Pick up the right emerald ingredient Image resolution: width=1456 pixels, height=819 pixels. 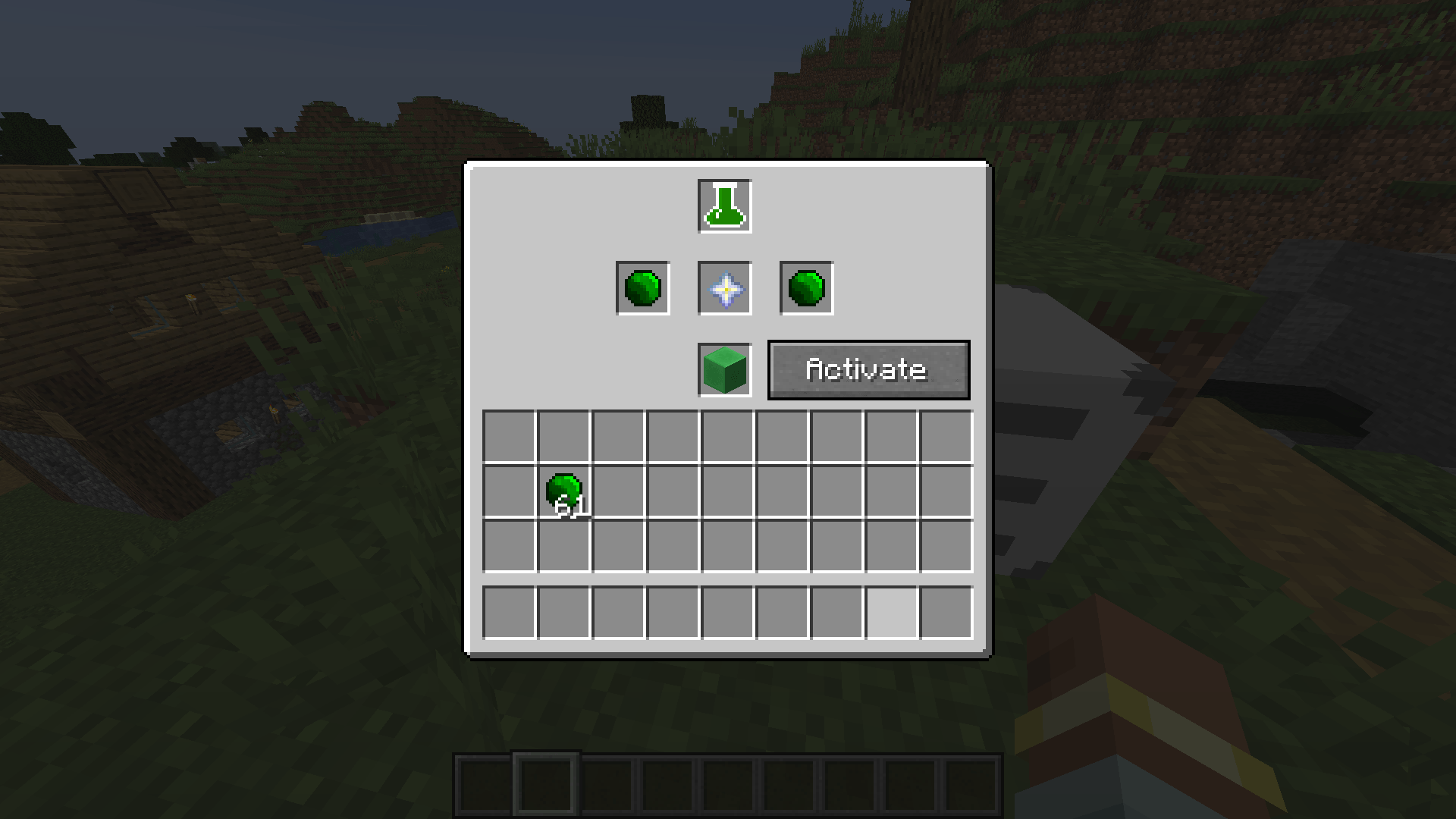click(805, 288)
